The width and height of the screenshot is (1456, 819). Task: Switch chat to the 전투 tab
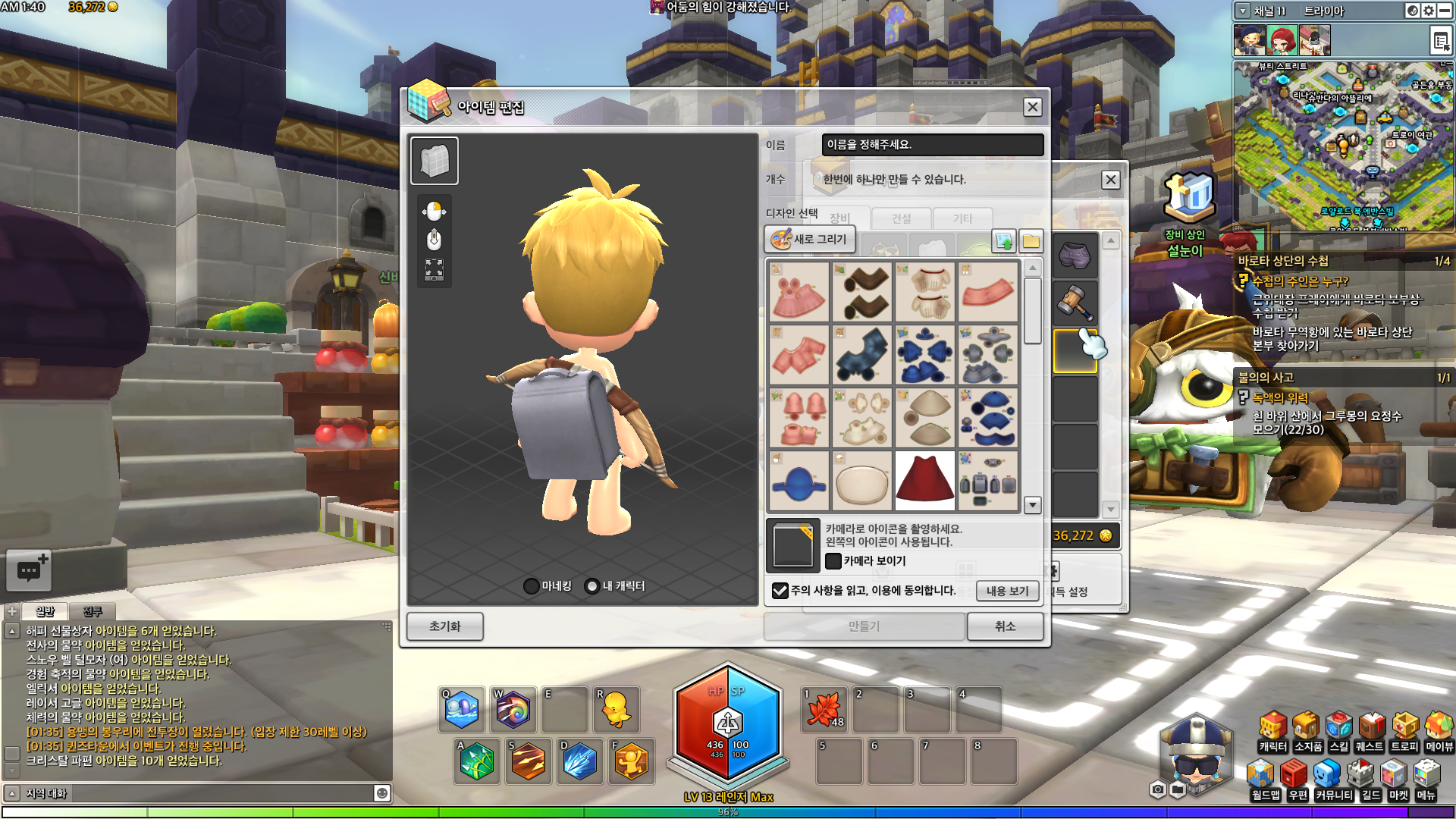(x=93, y=611)
